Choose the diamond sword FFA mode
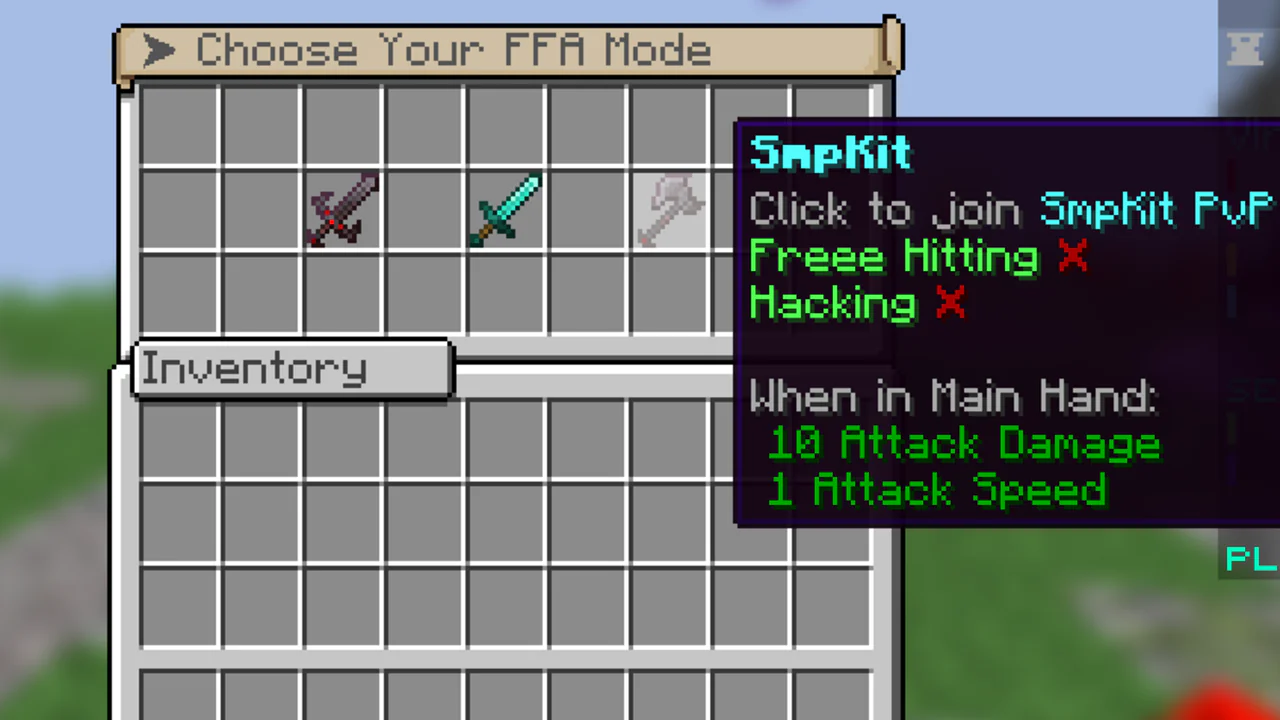The image size is (1280, 720). (x=506, y=210)
